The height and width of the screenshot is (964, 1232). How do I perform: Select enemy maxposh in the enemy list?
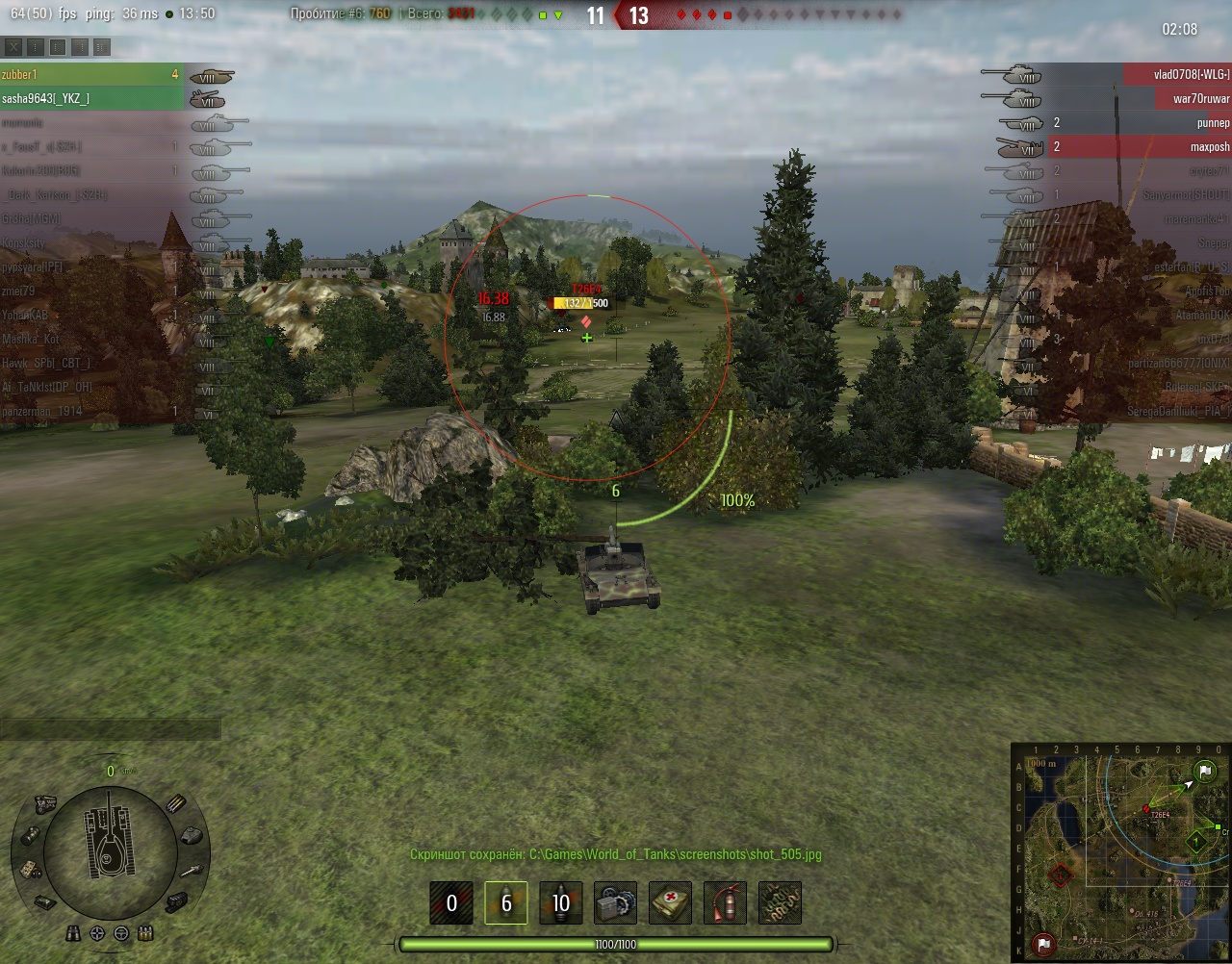coord(1176,146)
